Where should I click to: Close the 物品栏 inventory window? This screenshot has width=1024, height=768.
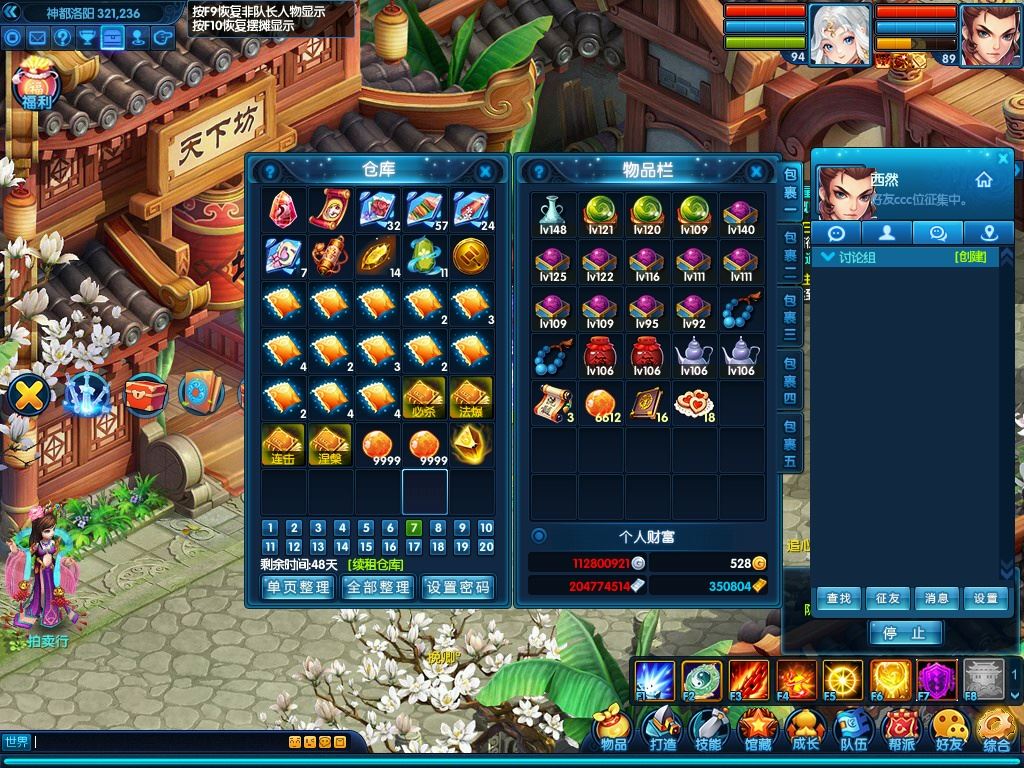[x=758, y=171]
